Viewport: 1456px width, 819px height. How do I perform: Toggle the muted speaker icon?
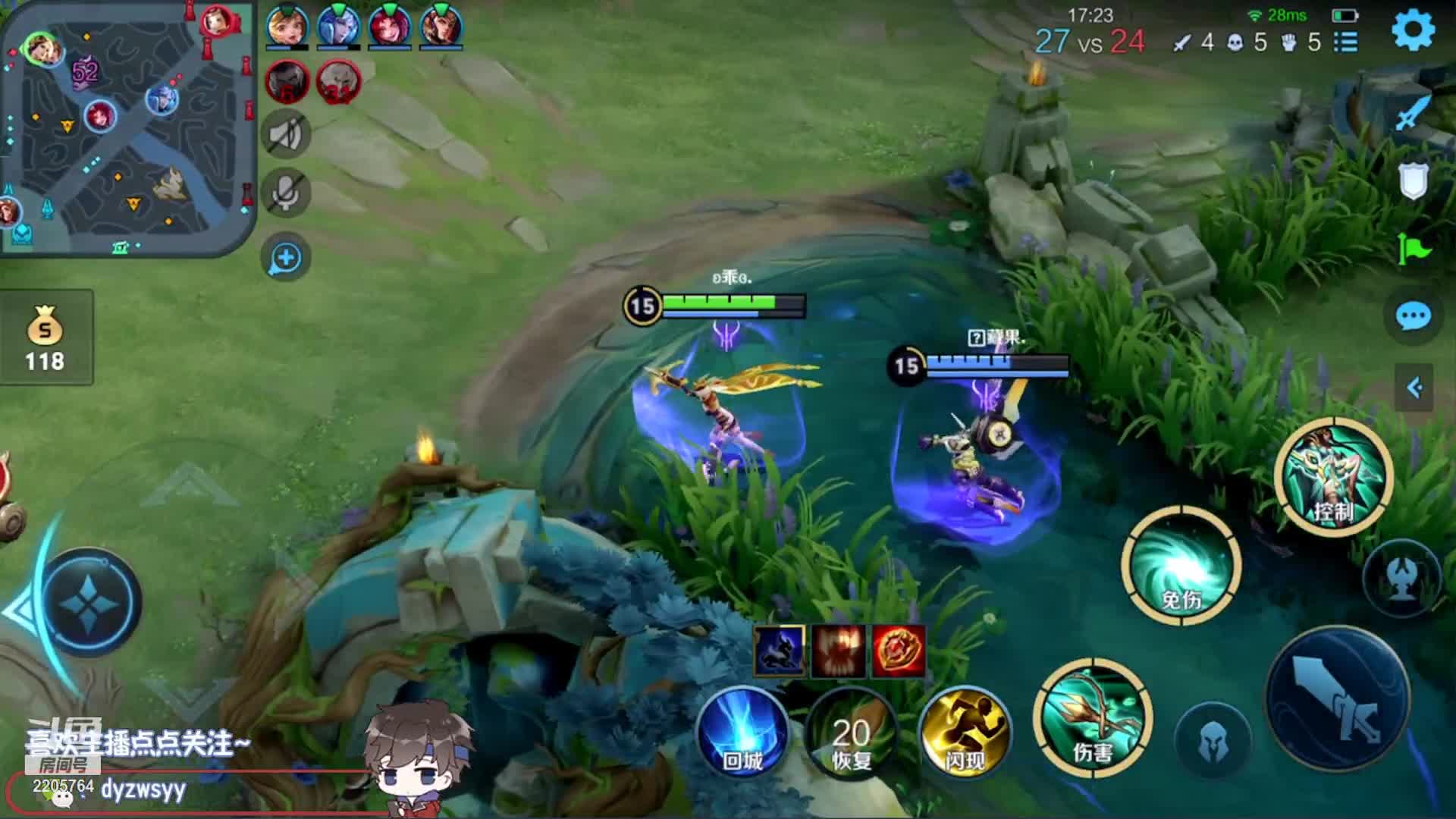(x=286, y=135)
